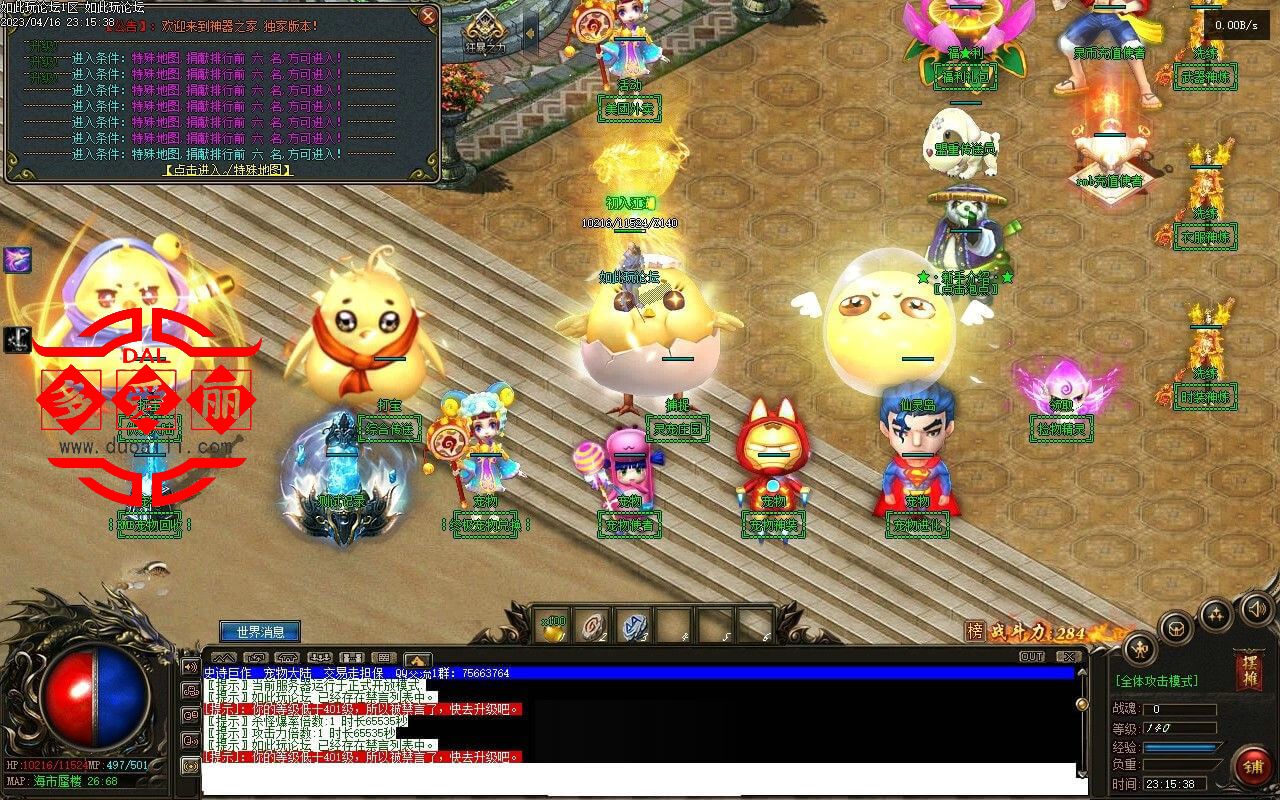
Task: Open the red 铺 shop button
Action: point(1251,767)
